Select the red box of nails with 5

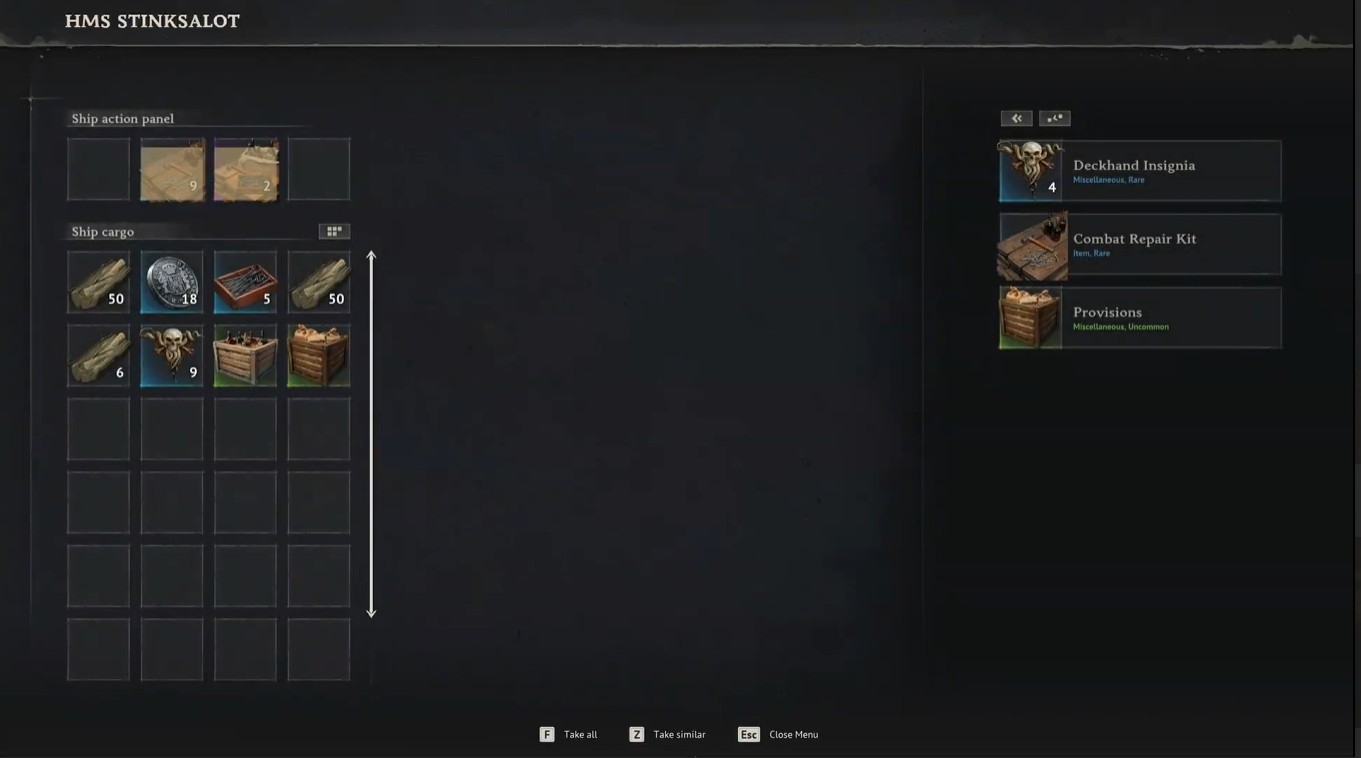click(x=245, y=282)
